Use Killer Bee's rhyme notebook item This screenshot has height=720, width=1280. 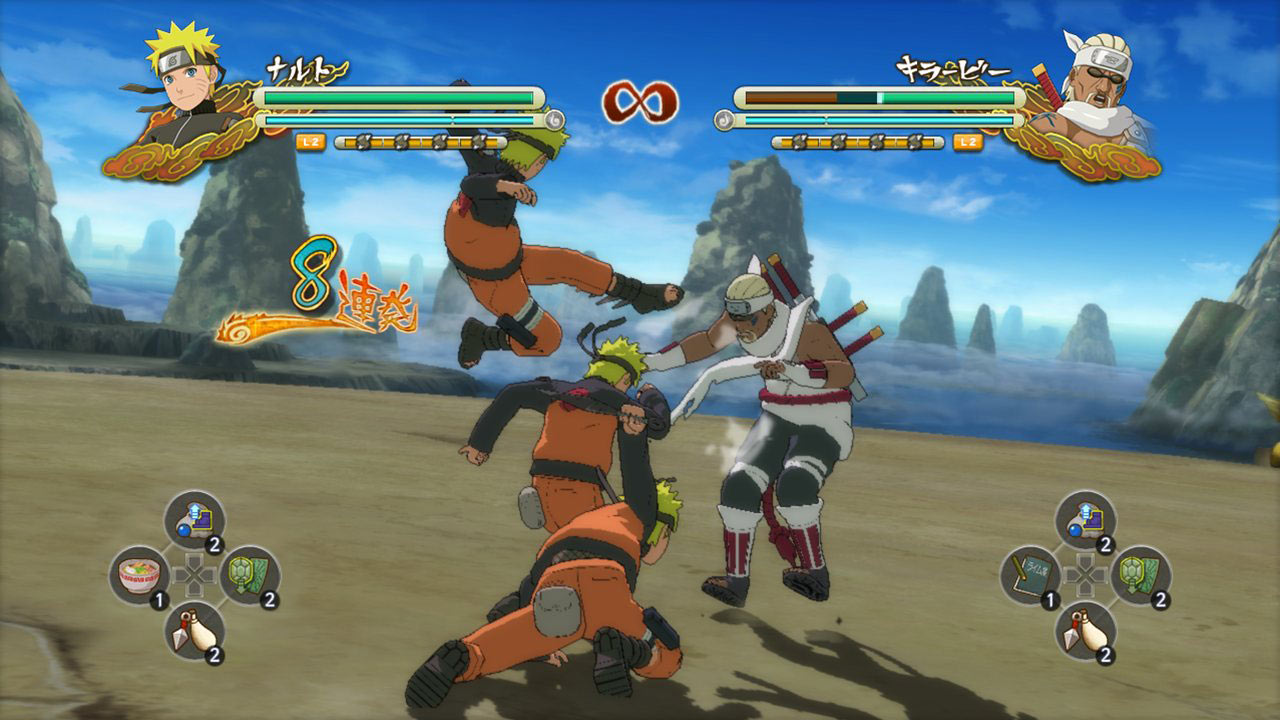pyautogui.click(x=1030, y=575)
